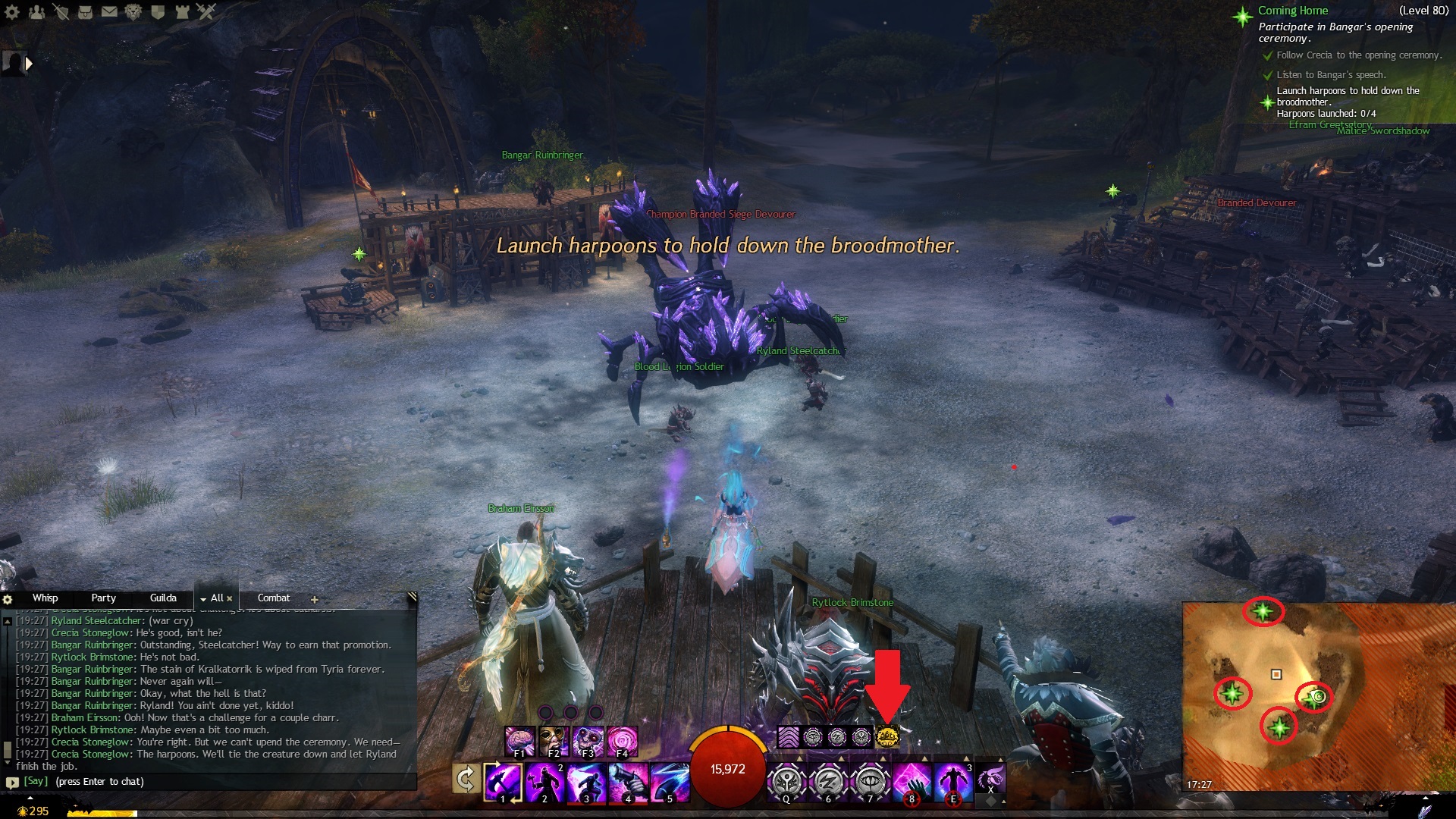
Task: Fire the pistol skill in slot 4
Action: pos(628,782)
